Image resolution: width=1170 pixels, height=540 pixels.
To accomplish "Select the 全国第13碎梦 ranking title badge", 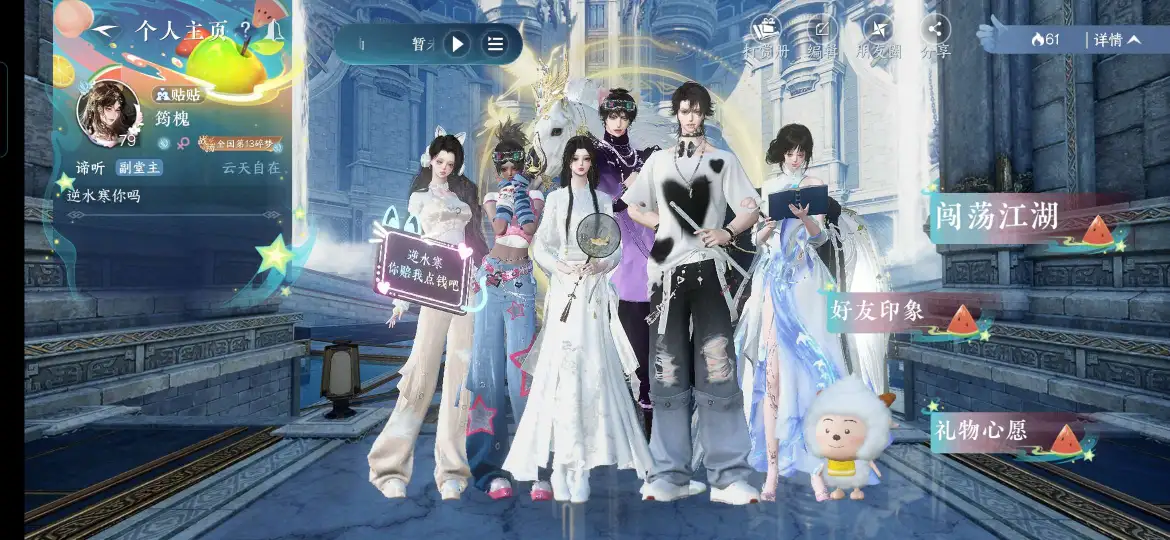I will [x=244, y=144].
